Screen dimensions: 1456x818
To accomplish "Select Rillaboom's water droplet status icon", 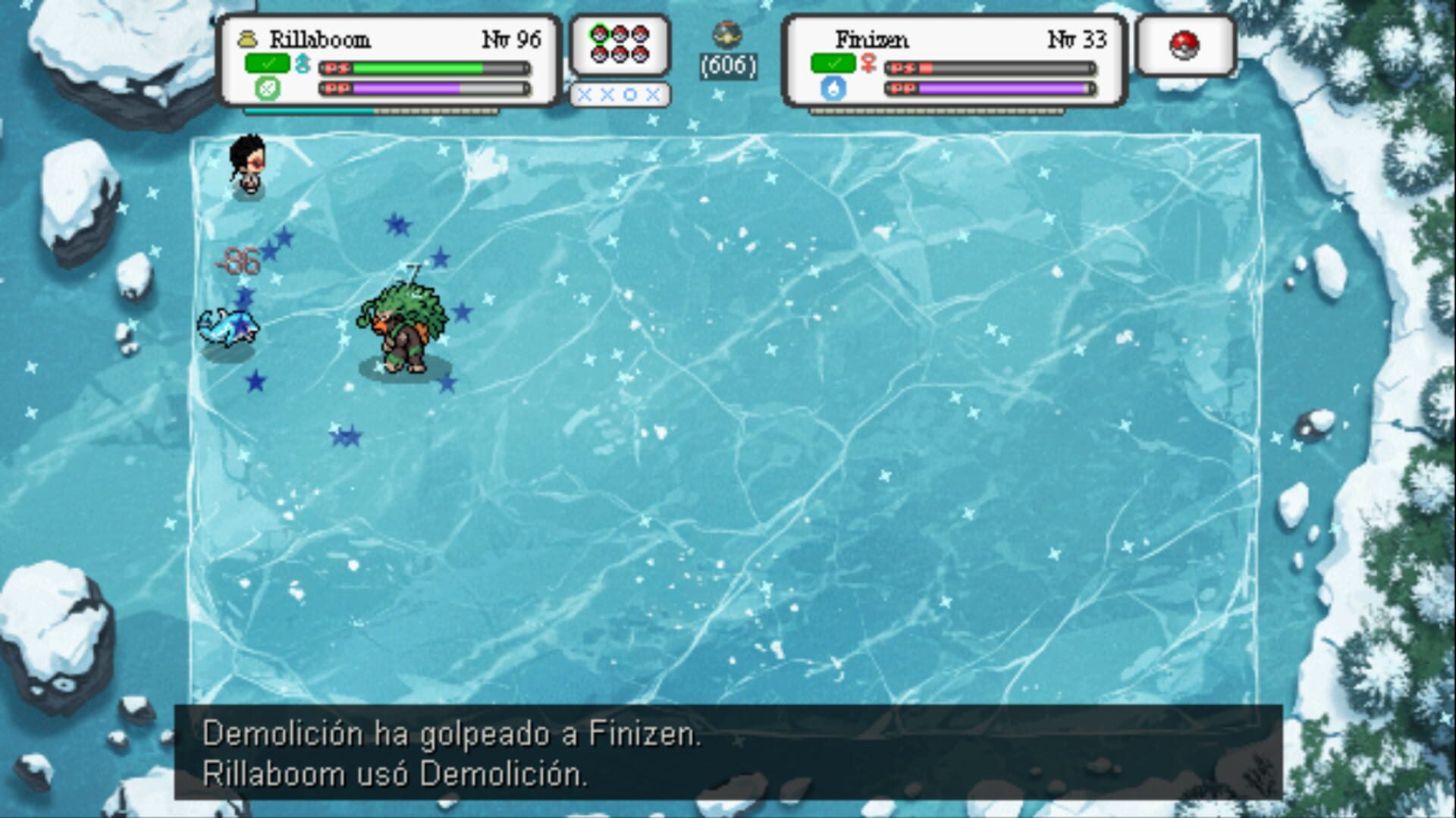I will point(302,64).
